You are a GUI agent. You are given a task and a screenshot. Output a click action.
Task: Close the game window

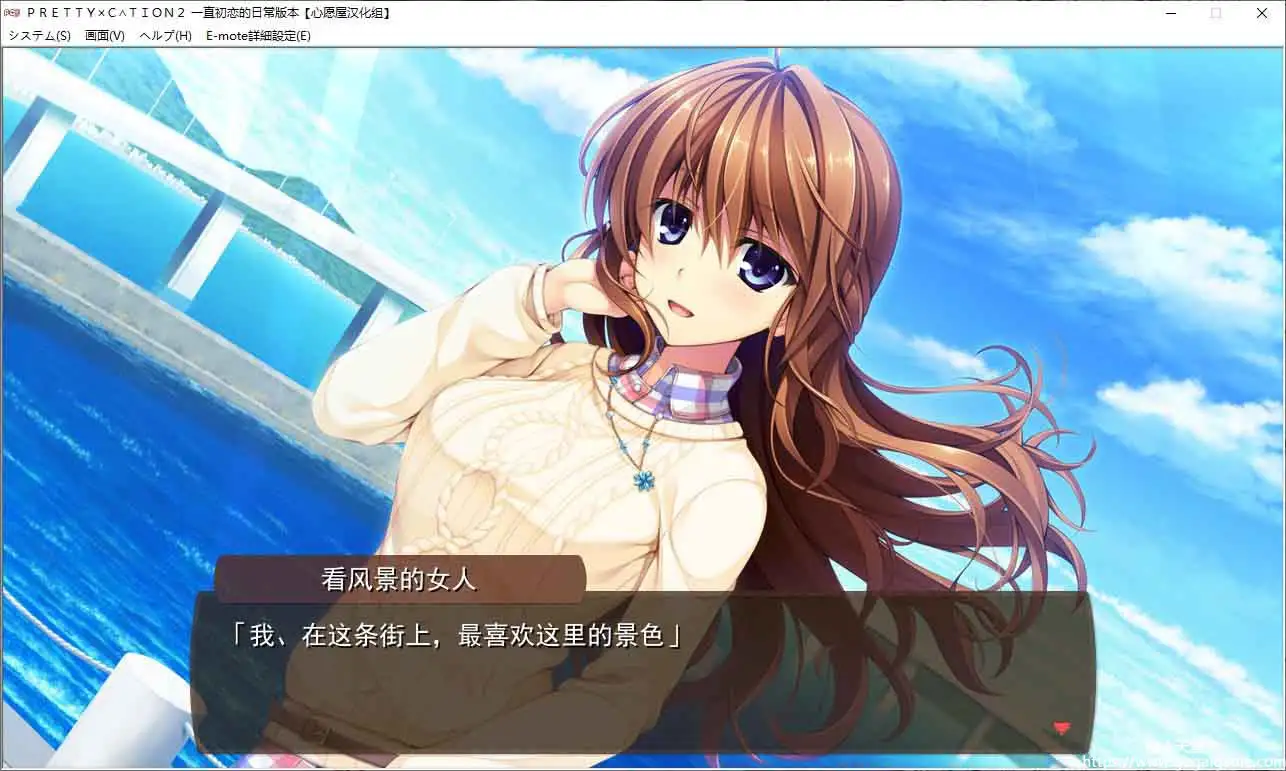coord(1262,13)
